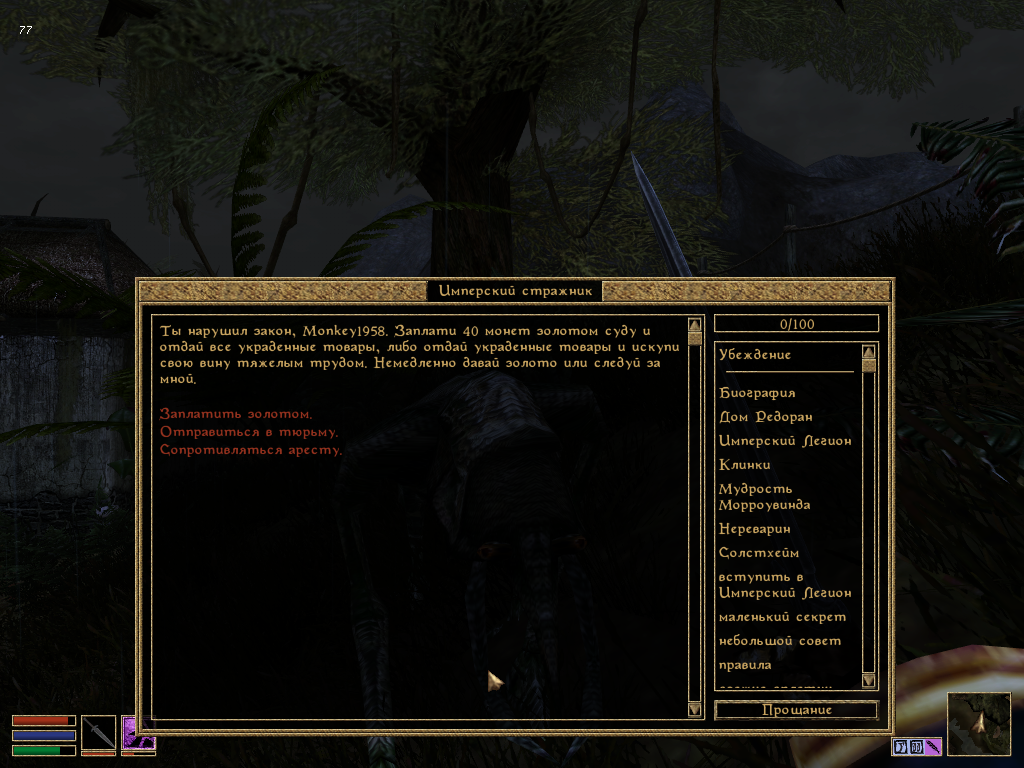The width and height of the screenshot is (1024, 768).
Task: Choose "вступить в Имперский Легион" topic
Action: pos(784,585)
